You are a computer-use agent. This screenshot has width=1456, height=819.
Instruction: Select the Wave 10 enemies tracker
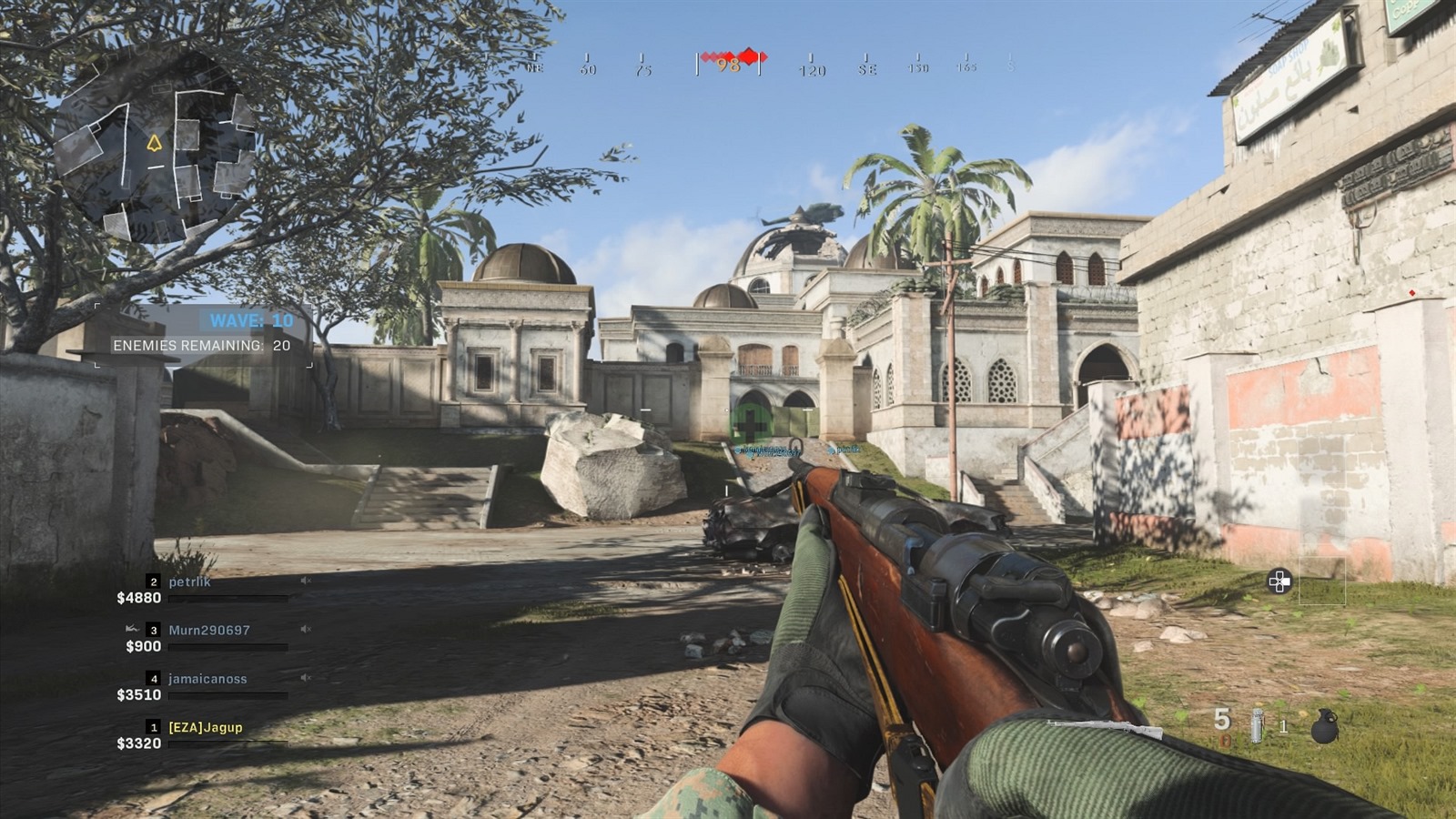coord(204,334)
